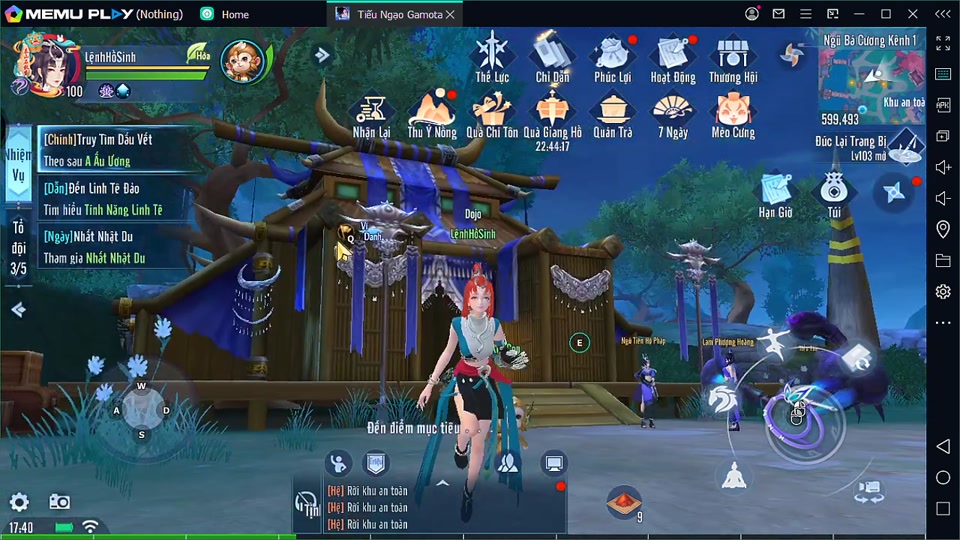960x540 pixels.
Task: Open the Chỉ Dẫn guide
Action: coord(552,56)
